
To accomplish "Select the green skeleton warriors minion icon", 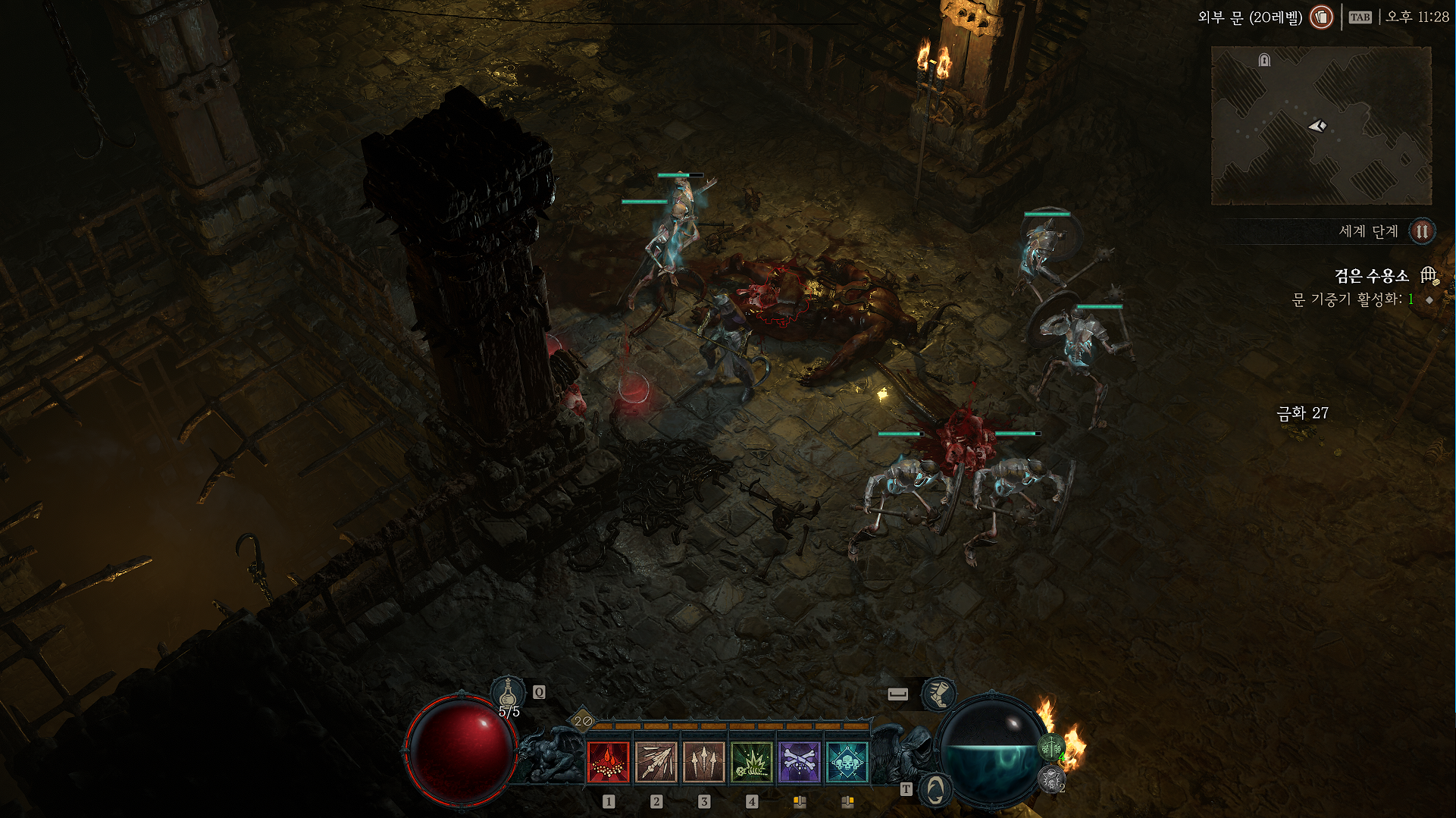I will pyautogui.click(x=1051, y=748).
